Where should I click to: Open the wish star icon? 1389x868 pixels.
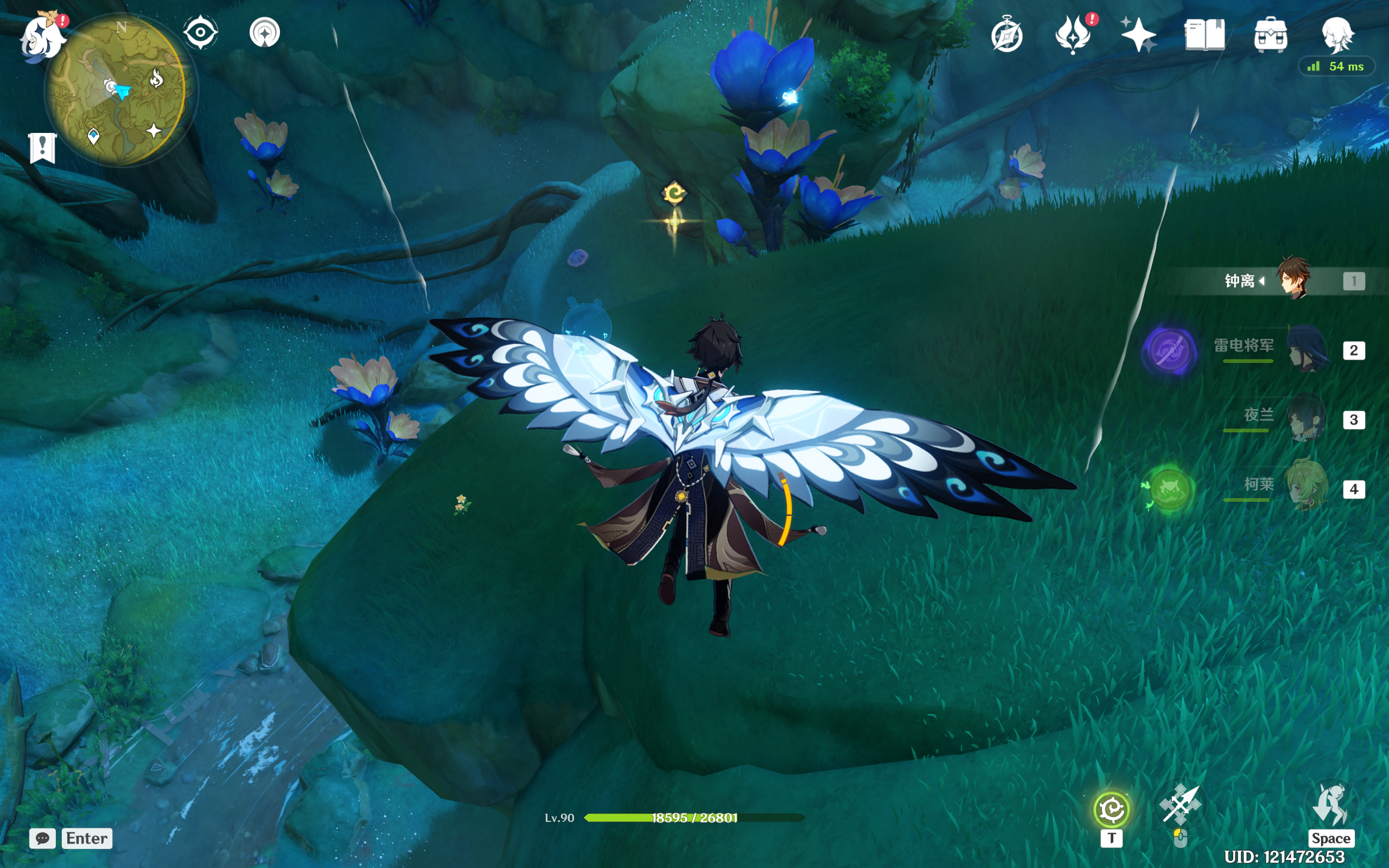1138,34
